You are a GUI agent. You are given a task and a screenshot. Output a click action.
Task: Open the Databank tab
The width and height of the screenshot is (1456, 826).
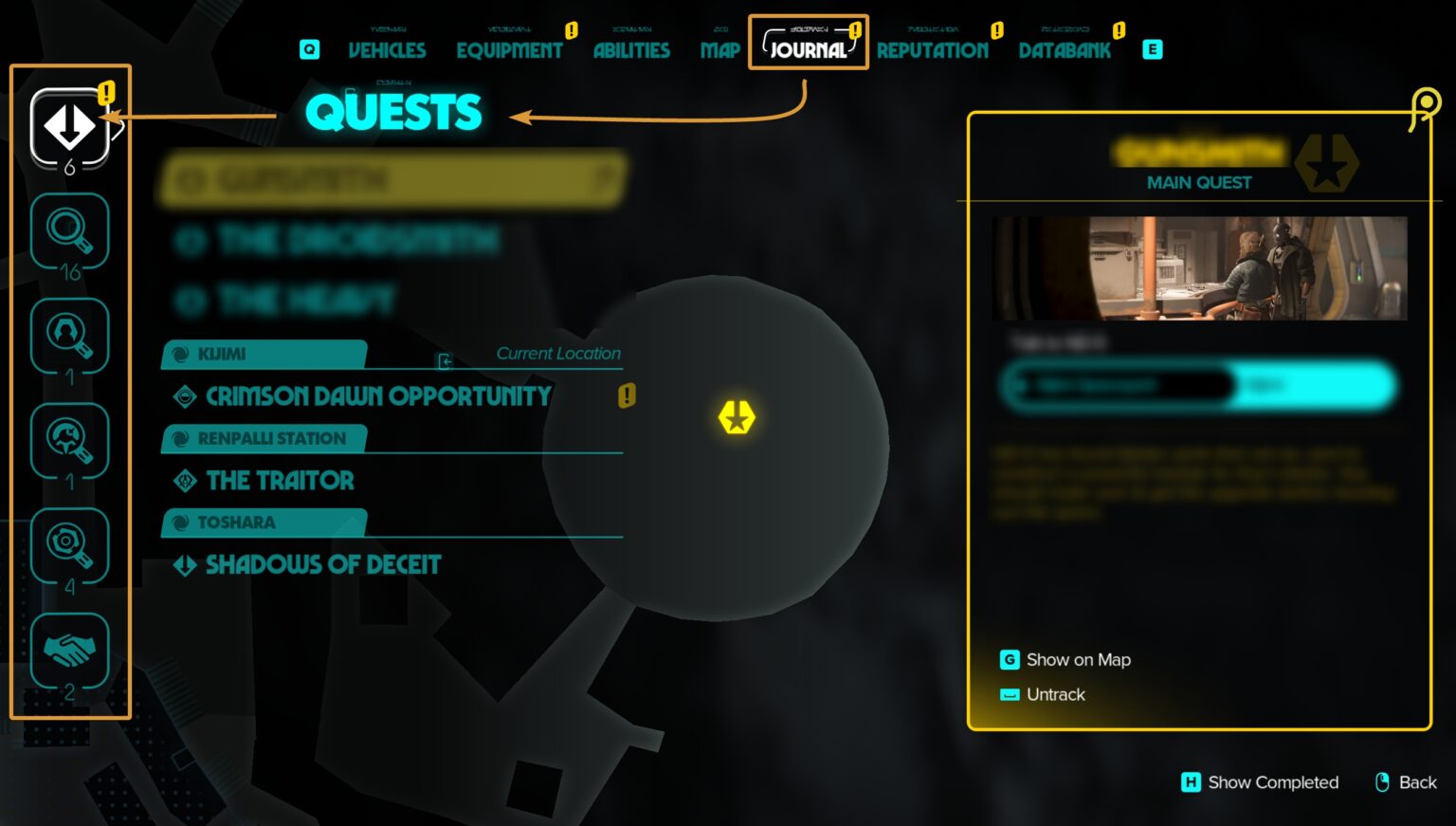[x=1065, y=50]
